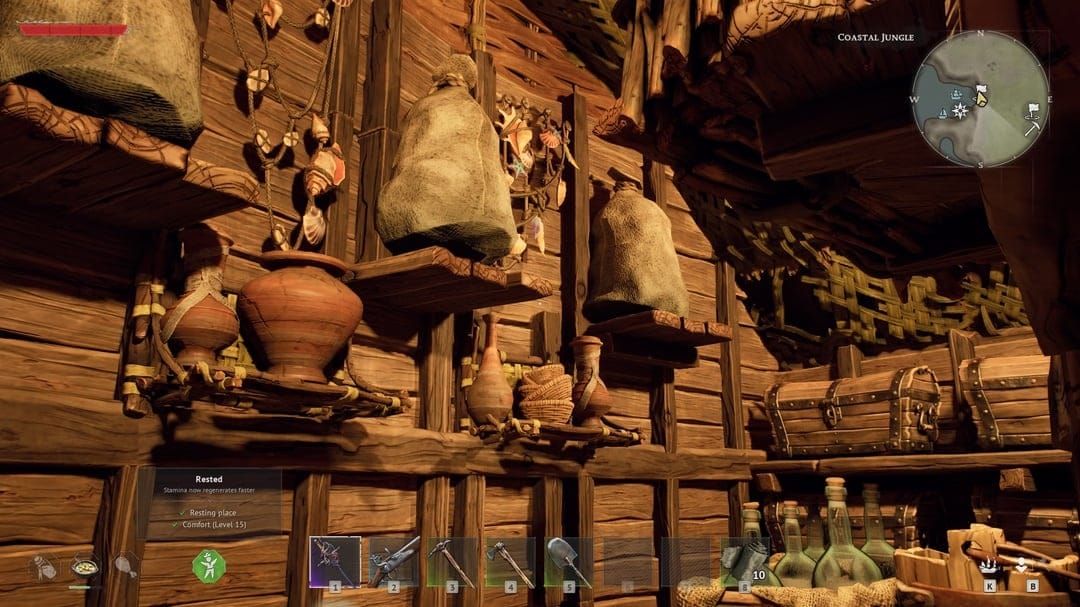This screenshot has height=607, width=1080.
Task: Click the pickaxe marker on the minimap
Action: tap(1031, 127)
